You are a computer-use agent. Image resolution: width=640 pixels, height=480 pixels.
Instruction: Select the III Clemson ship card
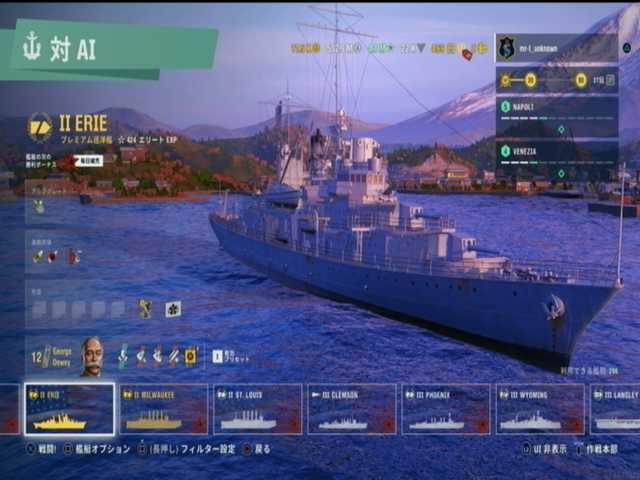tap(350, 409)
